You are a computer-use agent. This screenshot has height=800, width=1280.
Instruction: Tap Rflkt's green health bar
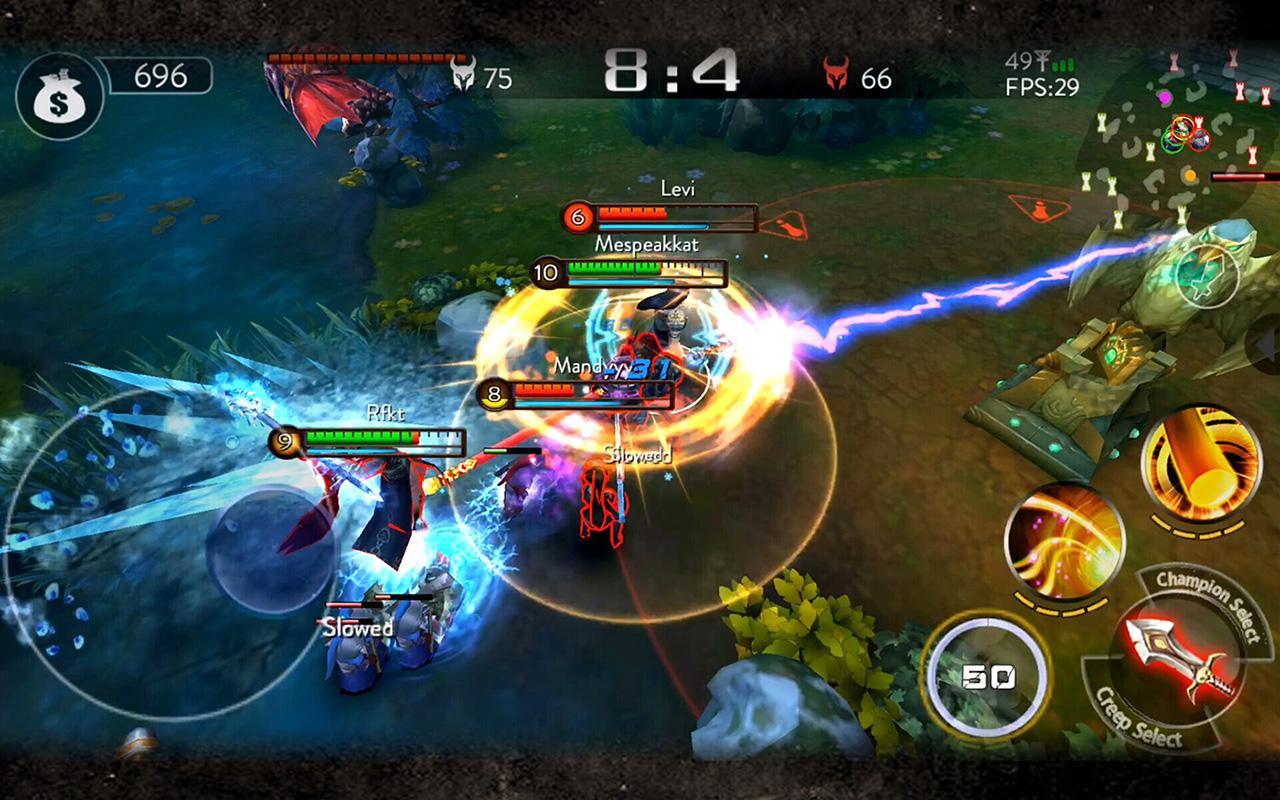[355, 438]
